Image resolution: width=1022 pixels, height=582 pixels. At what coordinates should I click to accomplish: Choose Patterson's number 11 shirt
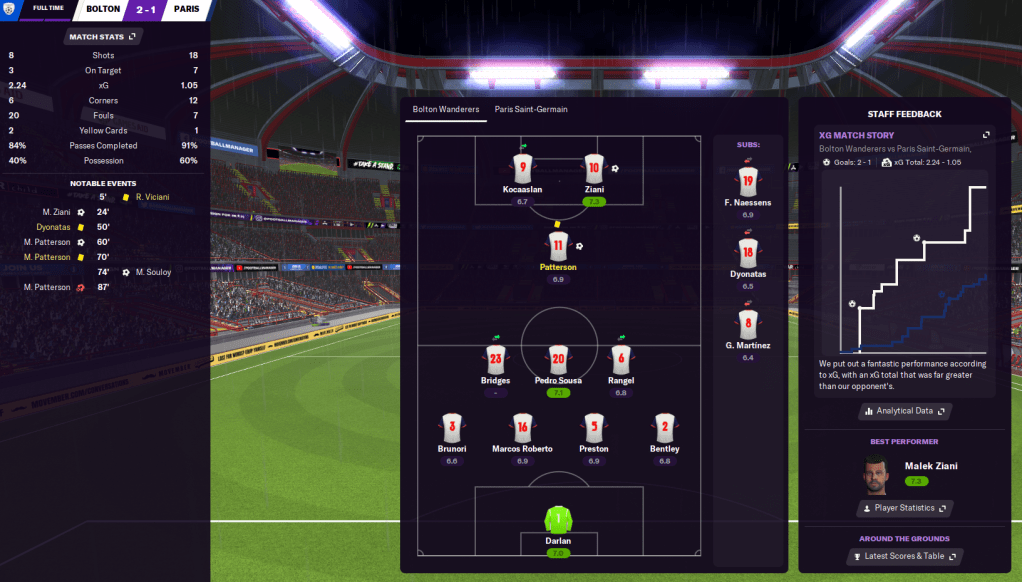[558, 245]
